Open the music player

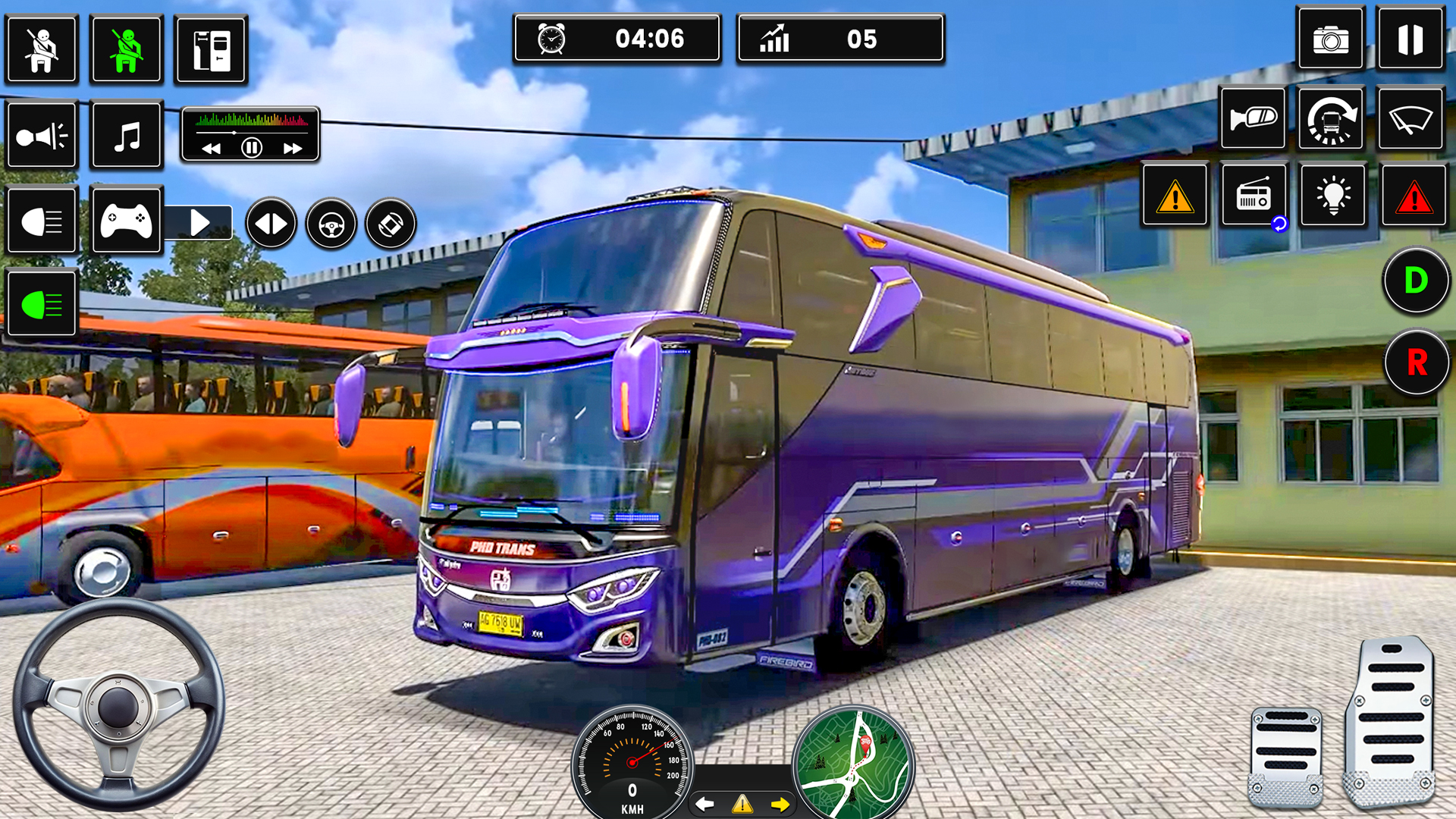click(127, 136)
